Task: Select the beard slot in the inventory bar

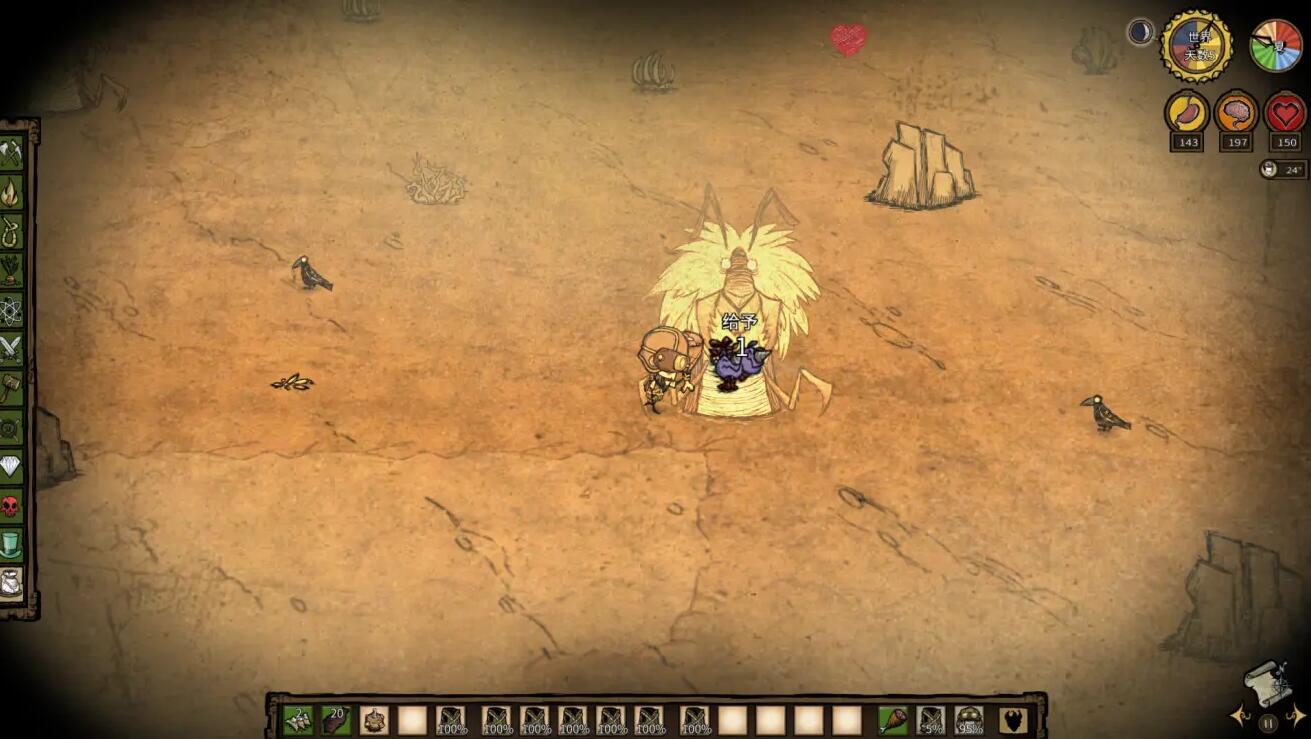Action: click(1012, 719)
